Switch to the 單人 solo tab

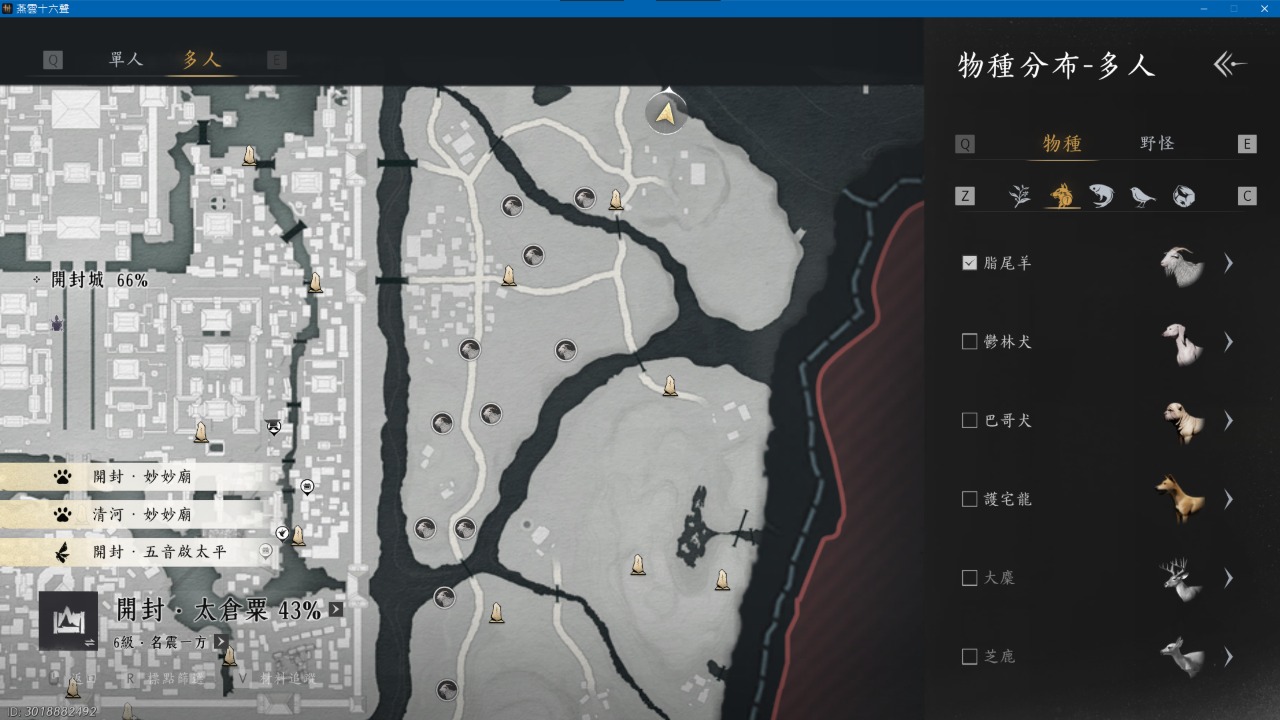(126, 60)
